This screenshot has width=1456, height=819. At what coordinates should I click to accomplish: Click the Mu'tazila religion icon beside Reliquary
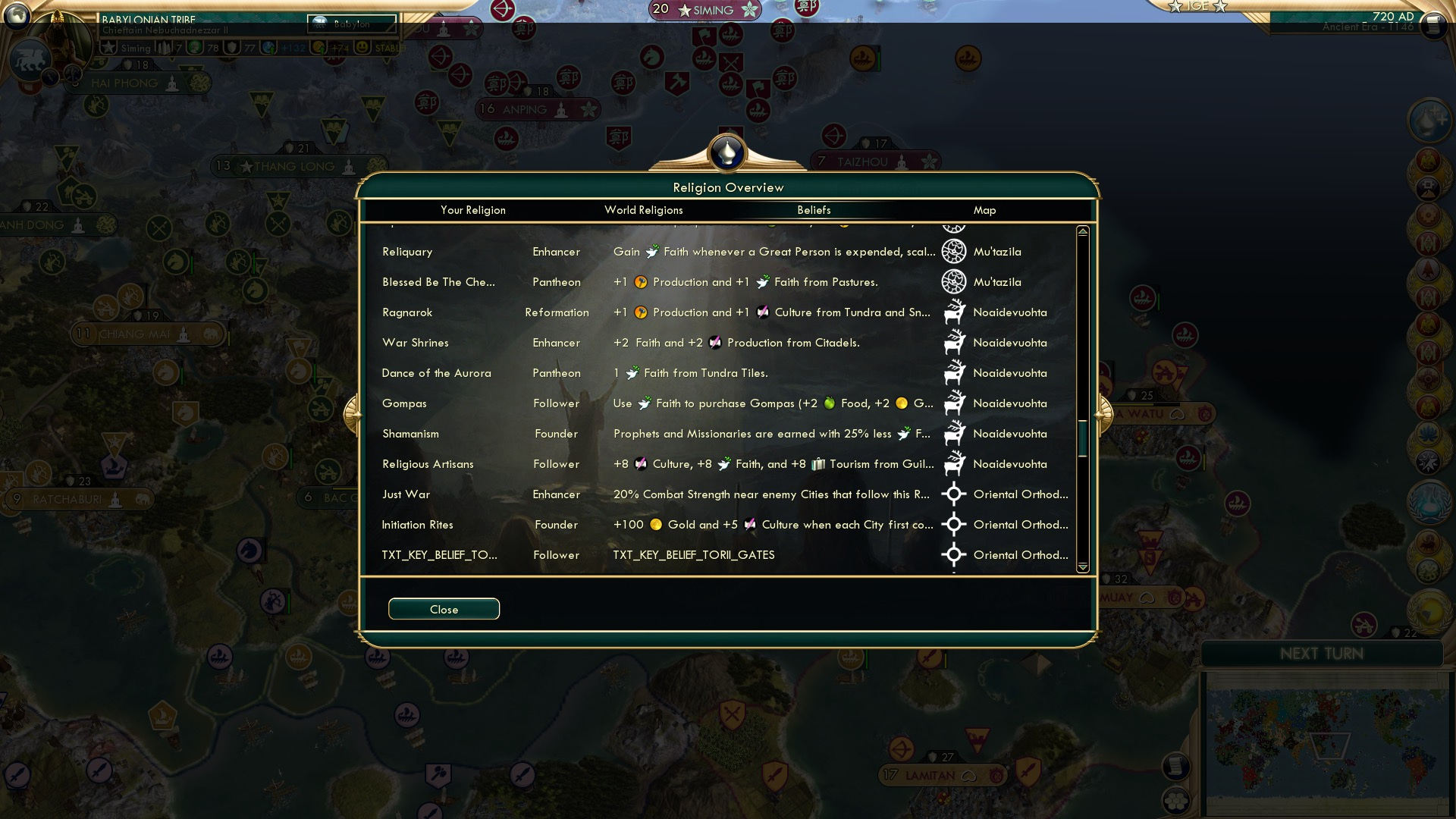pos(954,251)
